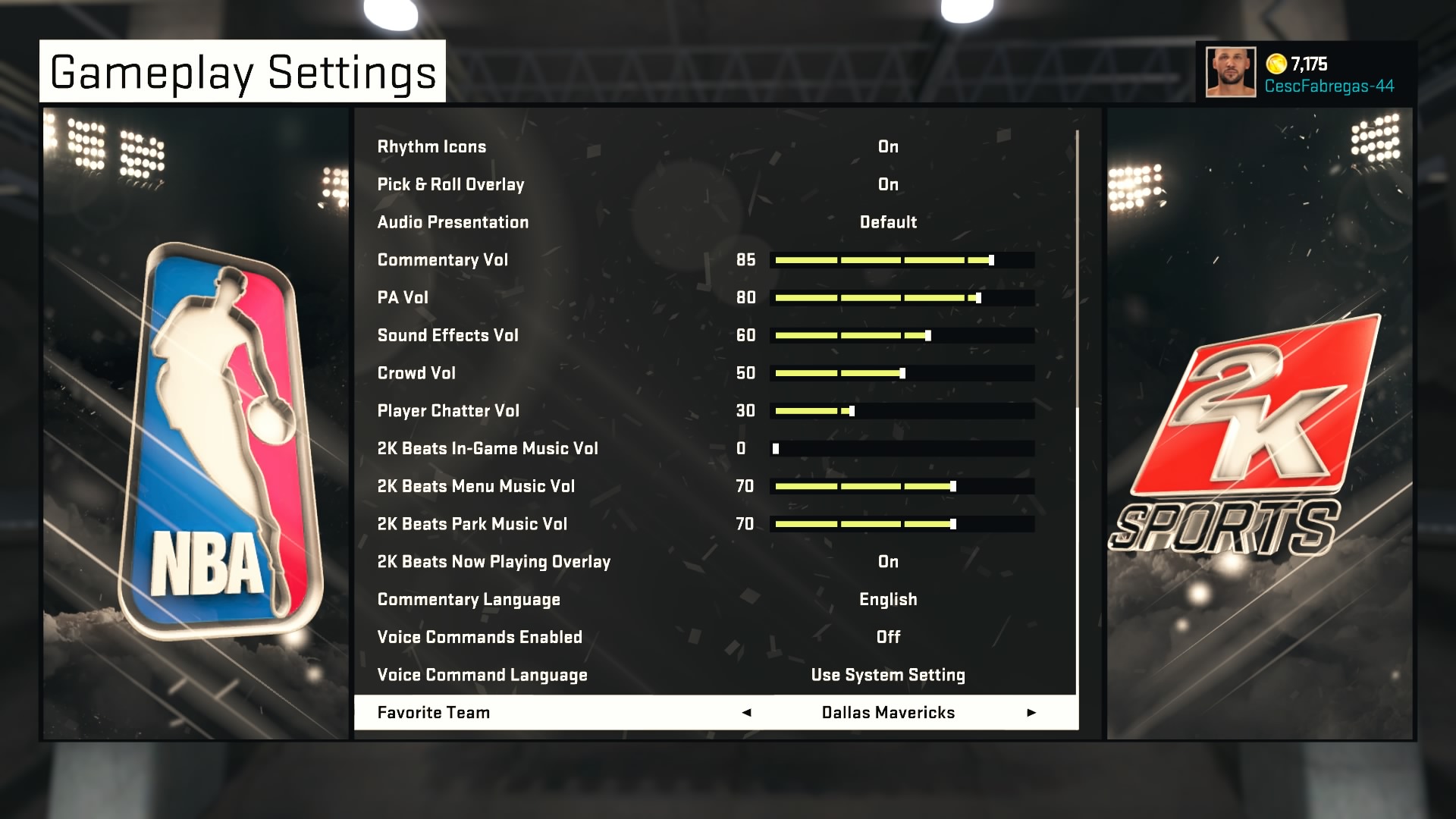
Task: Toggle the Pick & Roll Overlay option
Action: [887, 185]
